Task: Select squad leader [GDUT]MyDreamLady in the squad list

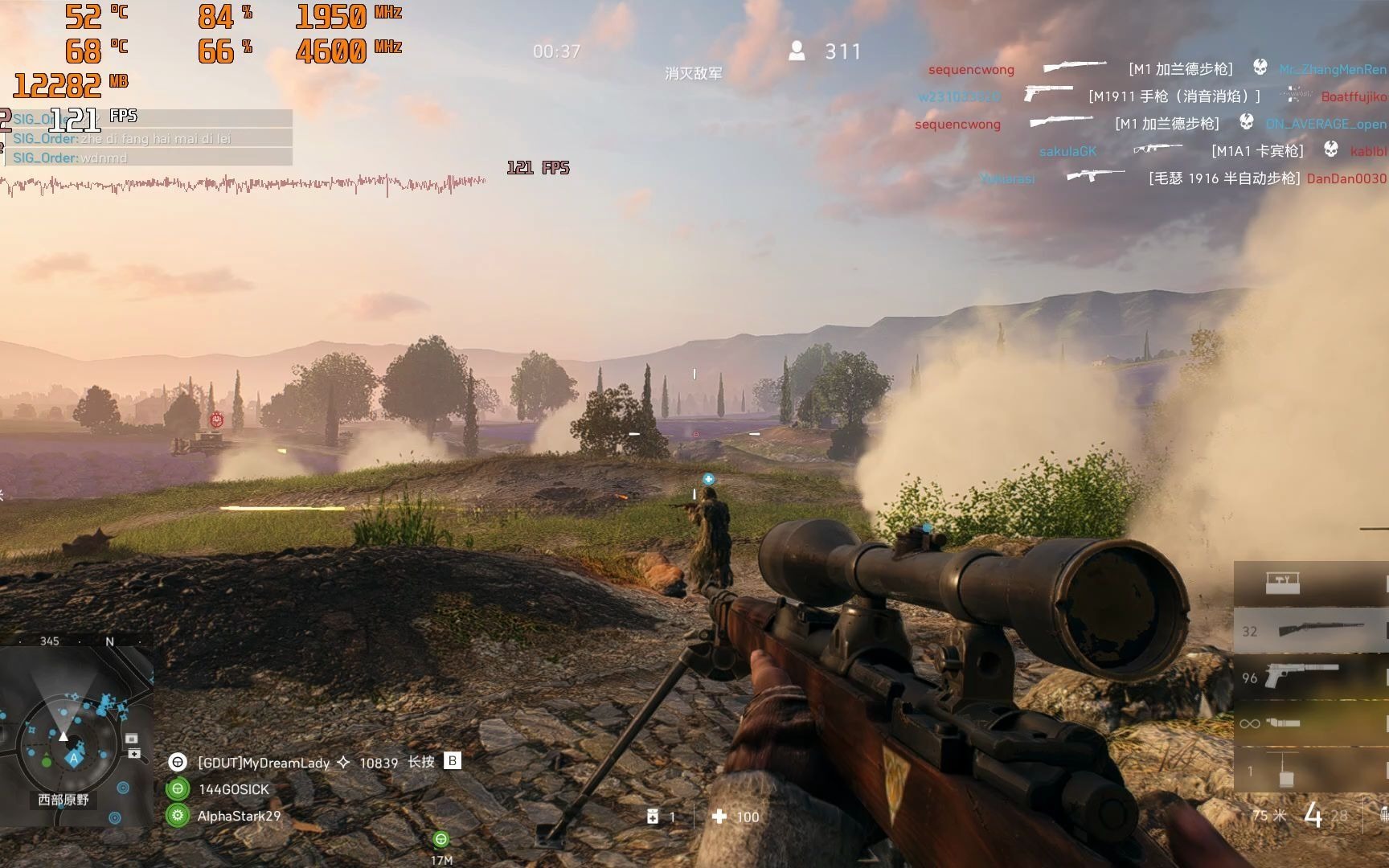Action: 263,763
